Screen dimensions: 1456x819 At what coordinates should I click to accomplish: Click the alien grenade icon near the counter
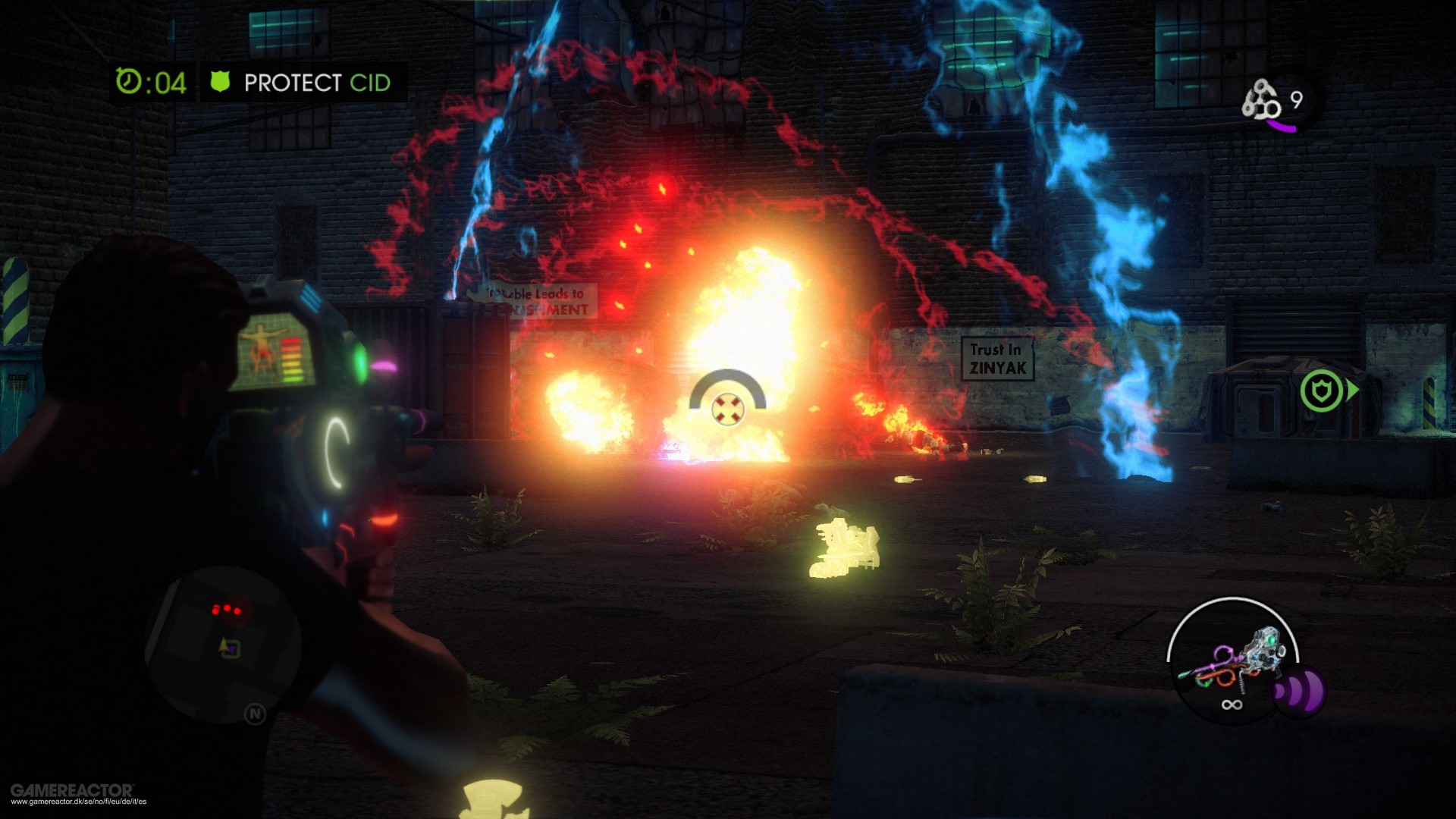(x=1261, y=99)
